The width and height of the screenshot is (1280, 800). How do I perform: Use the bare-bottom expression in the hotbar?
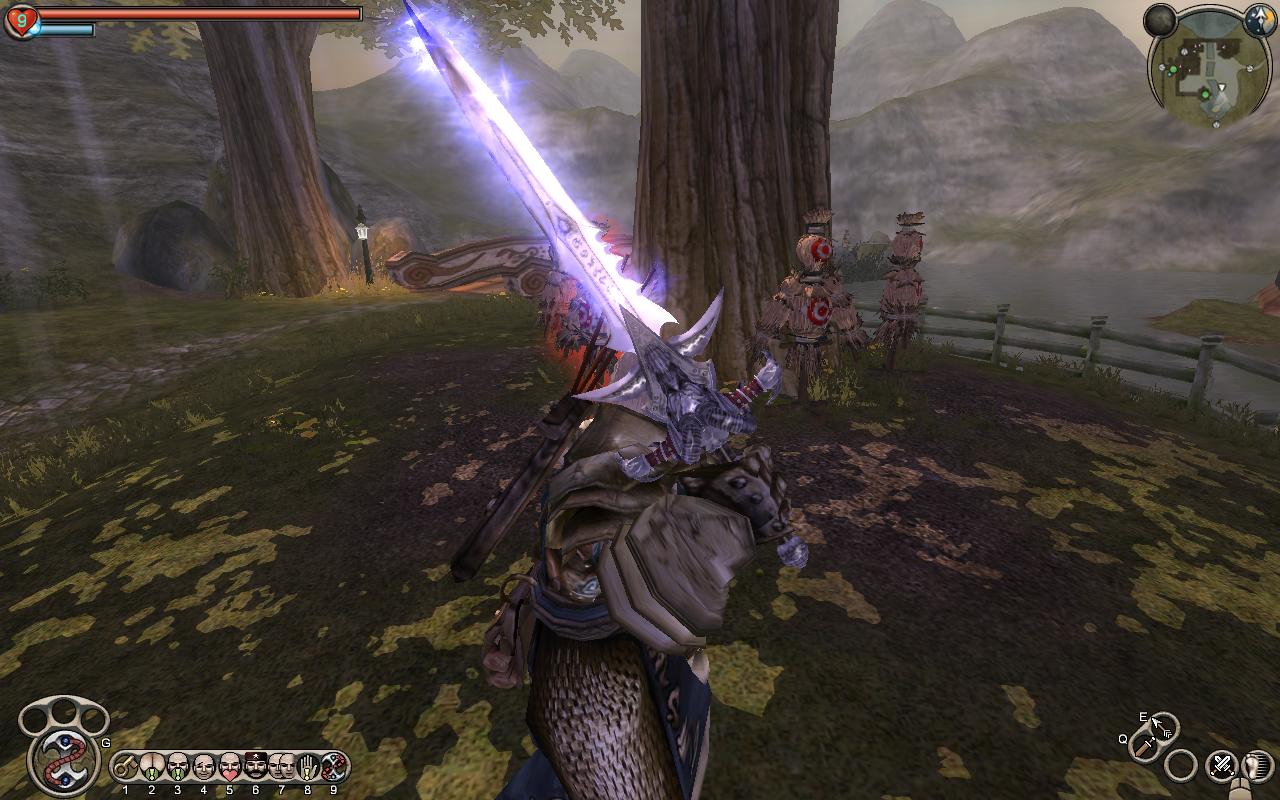(x=152, y=767)
